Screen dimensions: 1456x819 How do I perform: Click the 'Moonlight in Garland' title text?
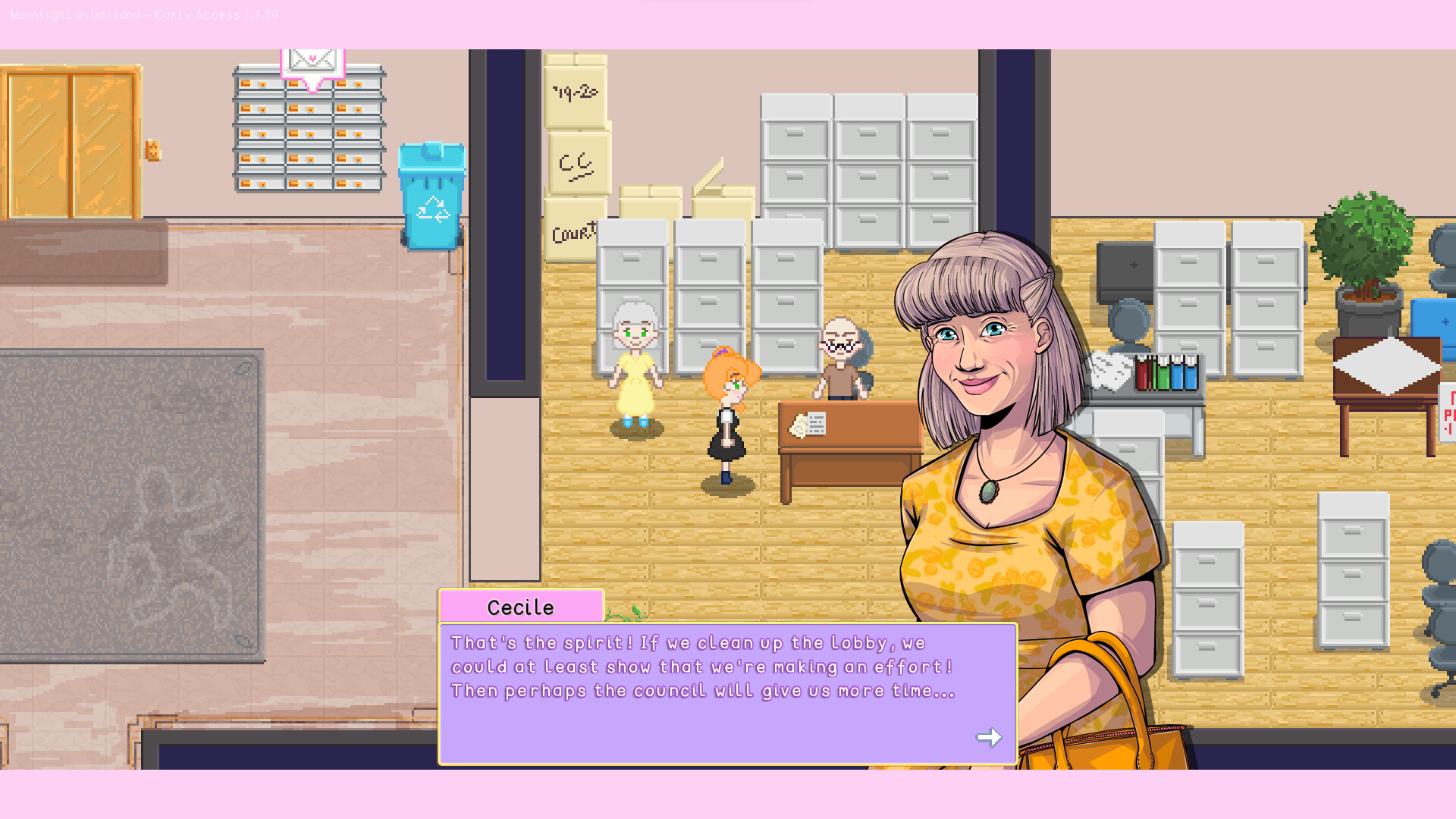pyautogui.click(x=144, y=14)
